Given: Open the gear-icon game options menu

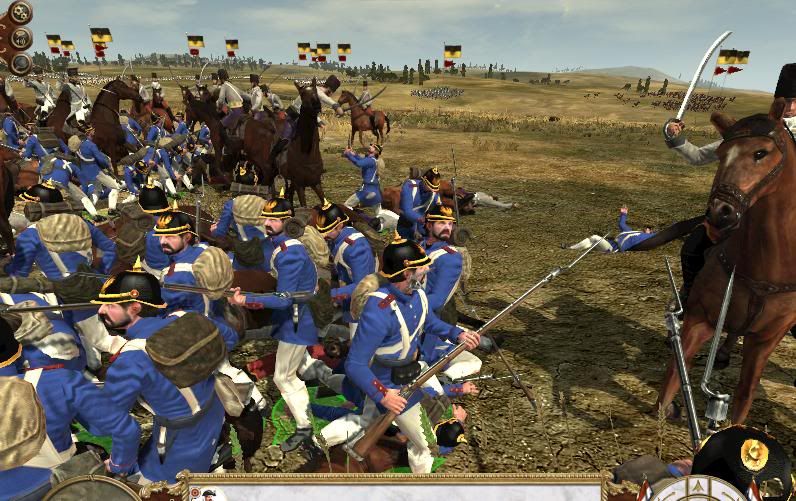Looking at the screenshot, I should point(18,13).
